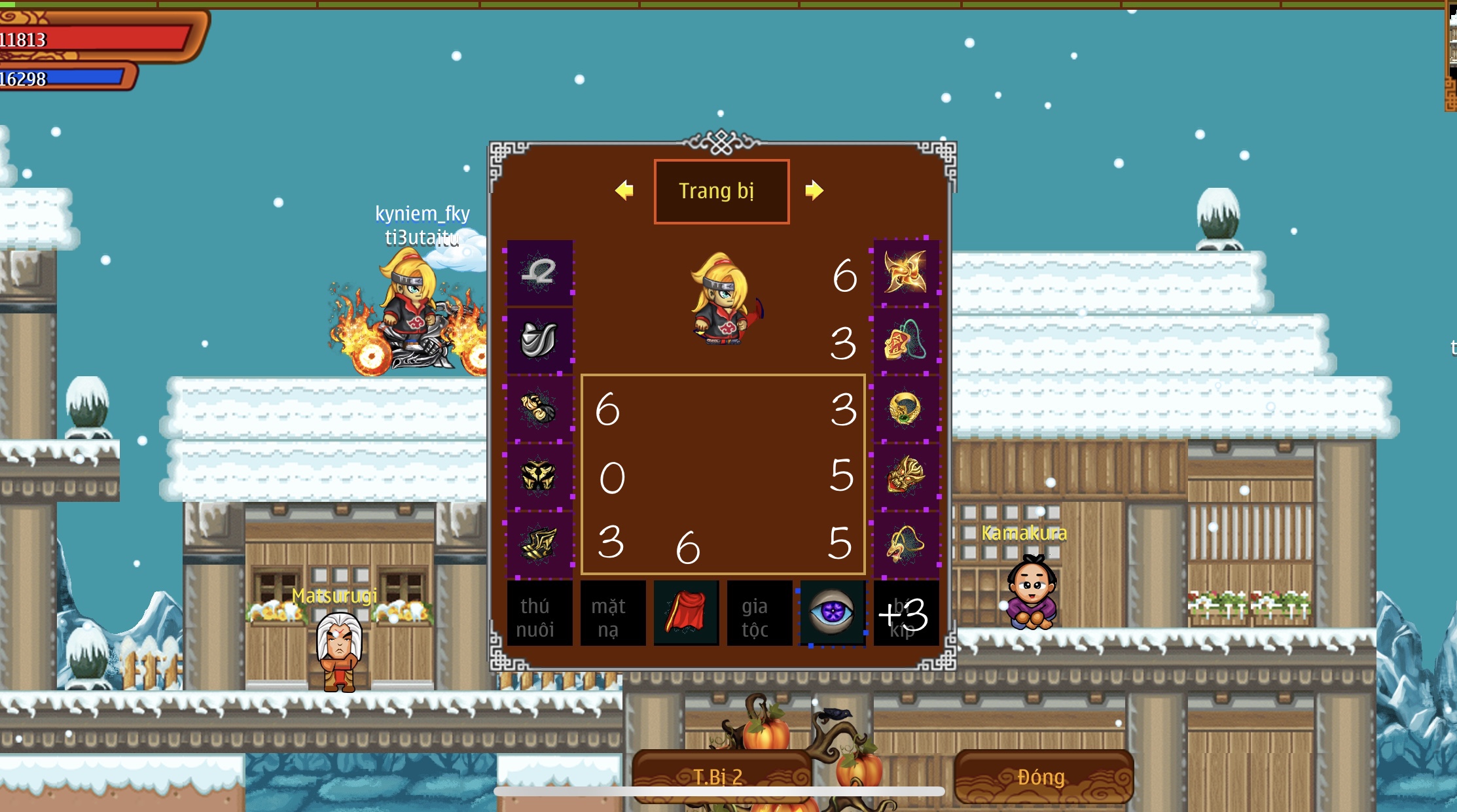Select the silver headband equipment slot
Viewport: 1457px width, 812px height.
[x=539, y=272]
